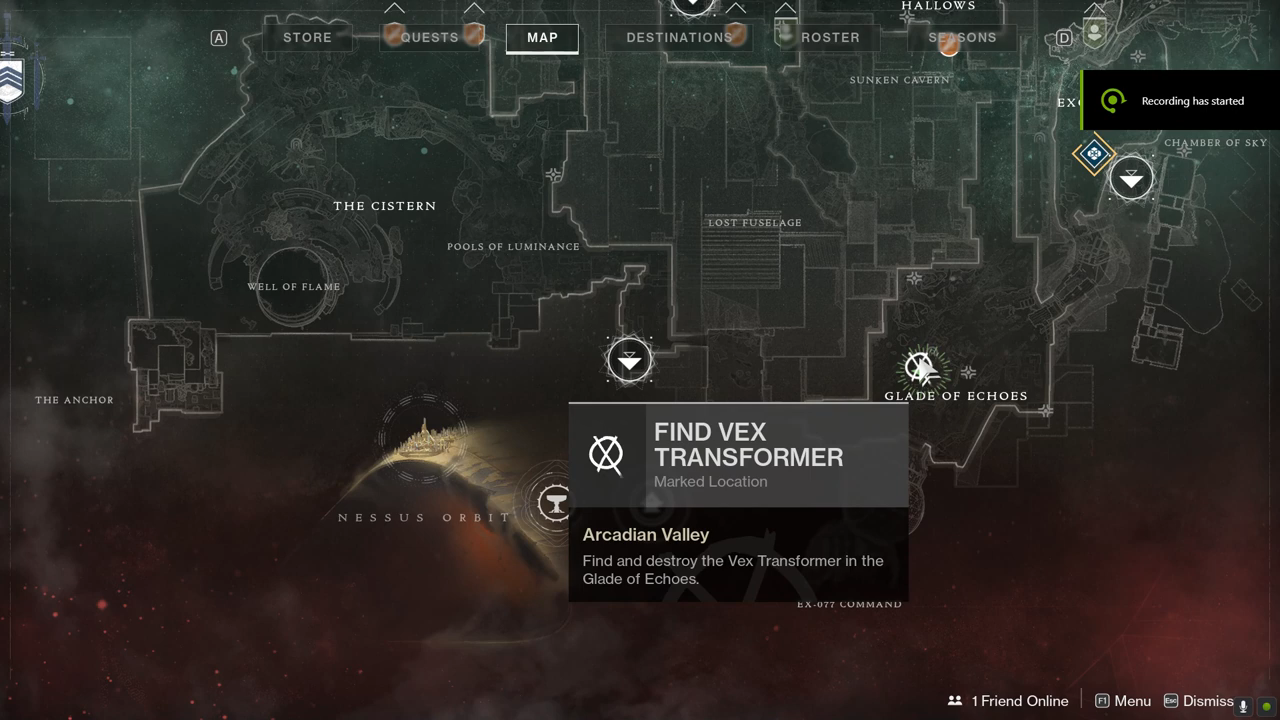The width and height of the screenshot is (1280, 720).
Task: Open the Menu option
Action: point(1123,701)
